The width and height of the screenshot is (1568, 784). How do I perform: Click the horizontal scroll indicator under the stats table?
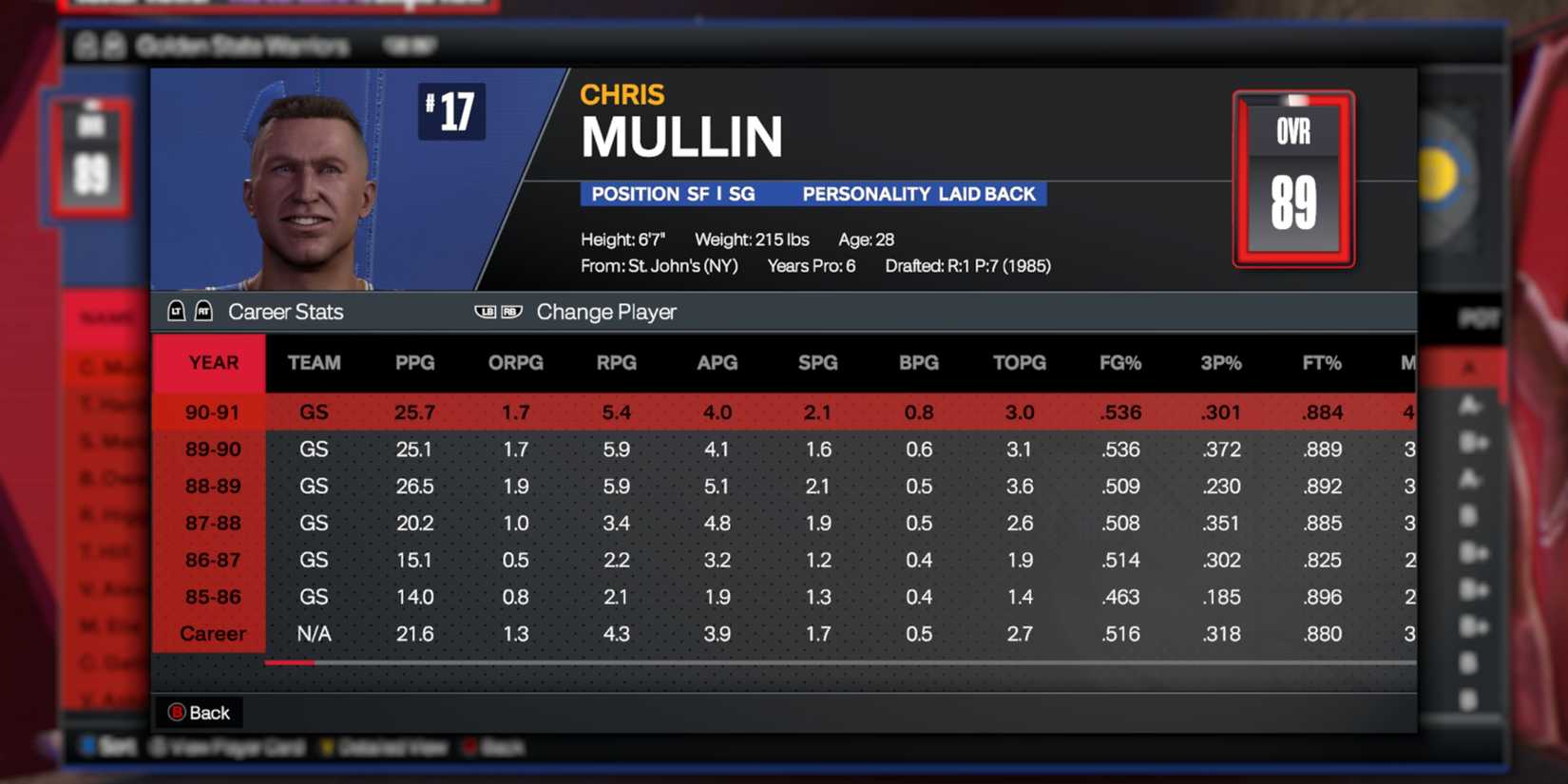tap(291, 663)
